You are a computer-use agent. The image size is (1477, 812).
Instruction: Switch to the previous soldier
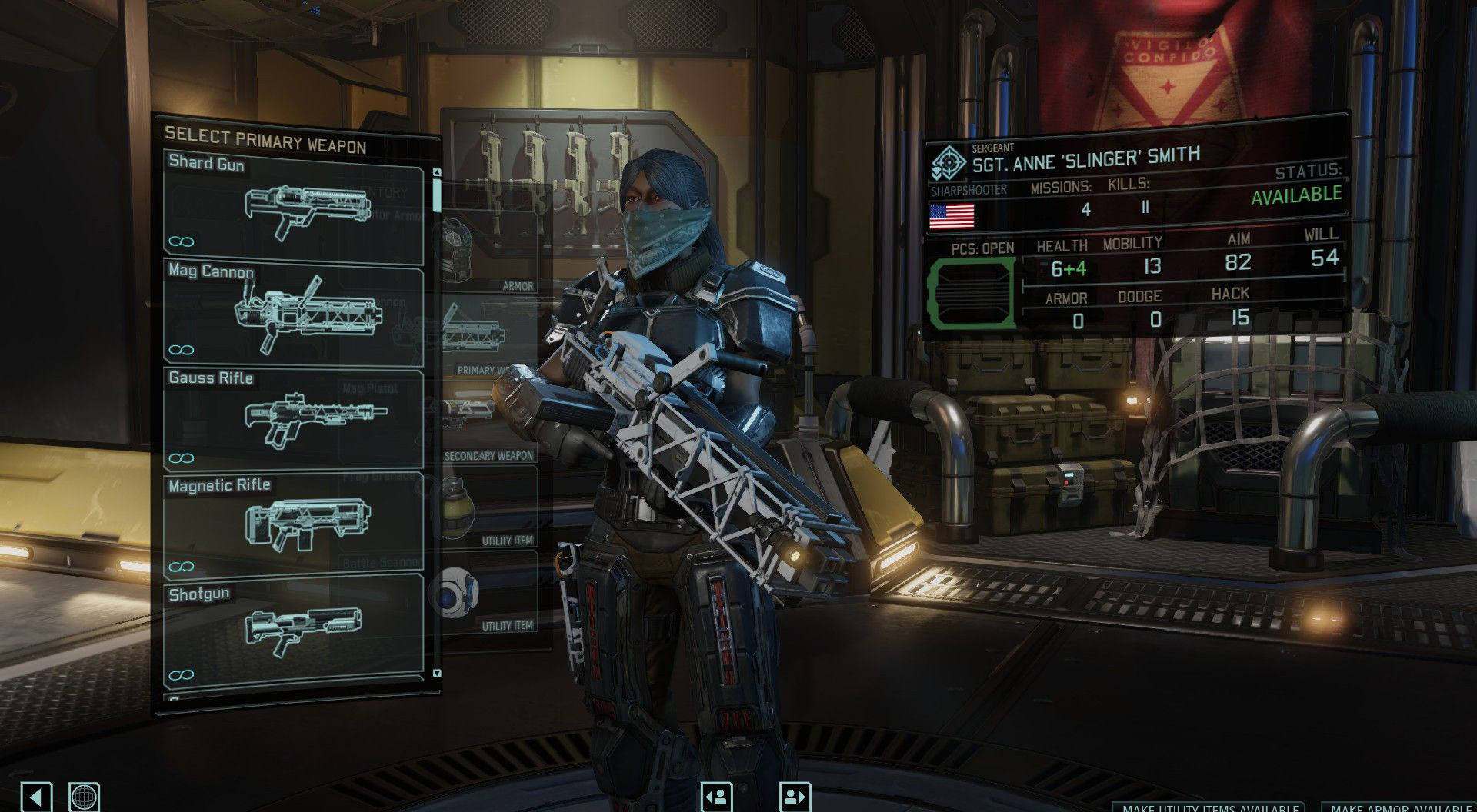tap(716, 796)
